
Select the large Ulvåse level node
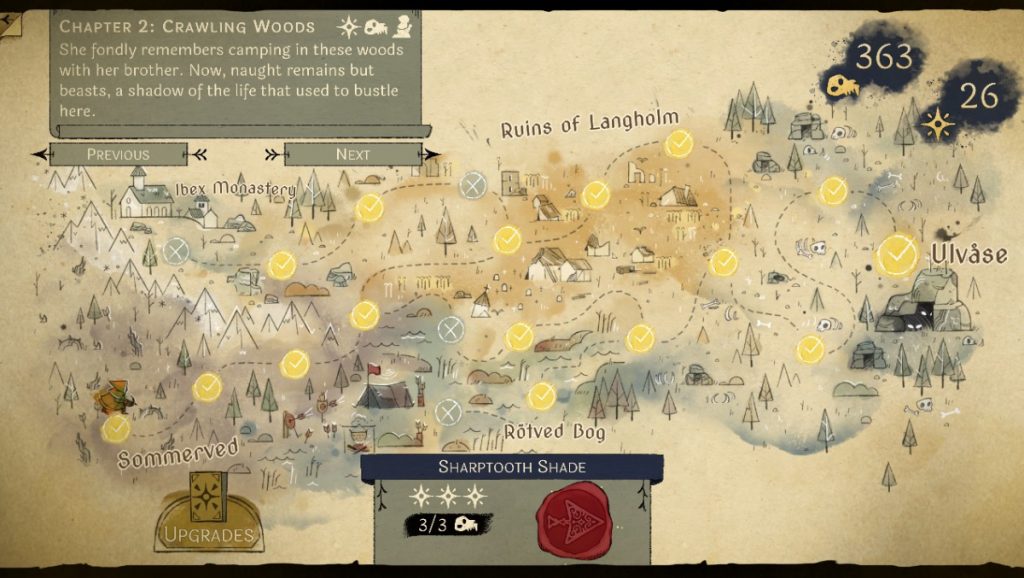[897, 255]
